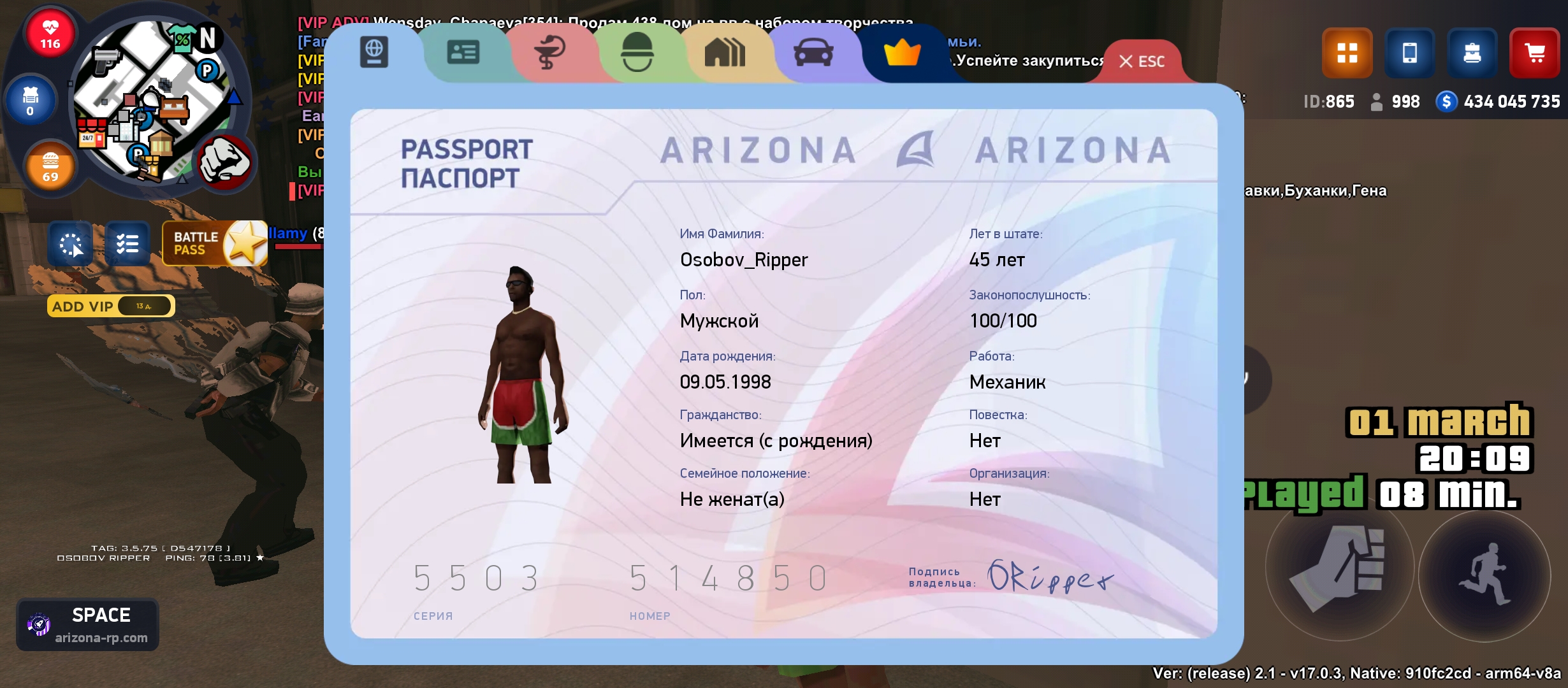Switch to the licenses card tab
The width and height of the screenshot is (1568, 688).
coord(463,52)
